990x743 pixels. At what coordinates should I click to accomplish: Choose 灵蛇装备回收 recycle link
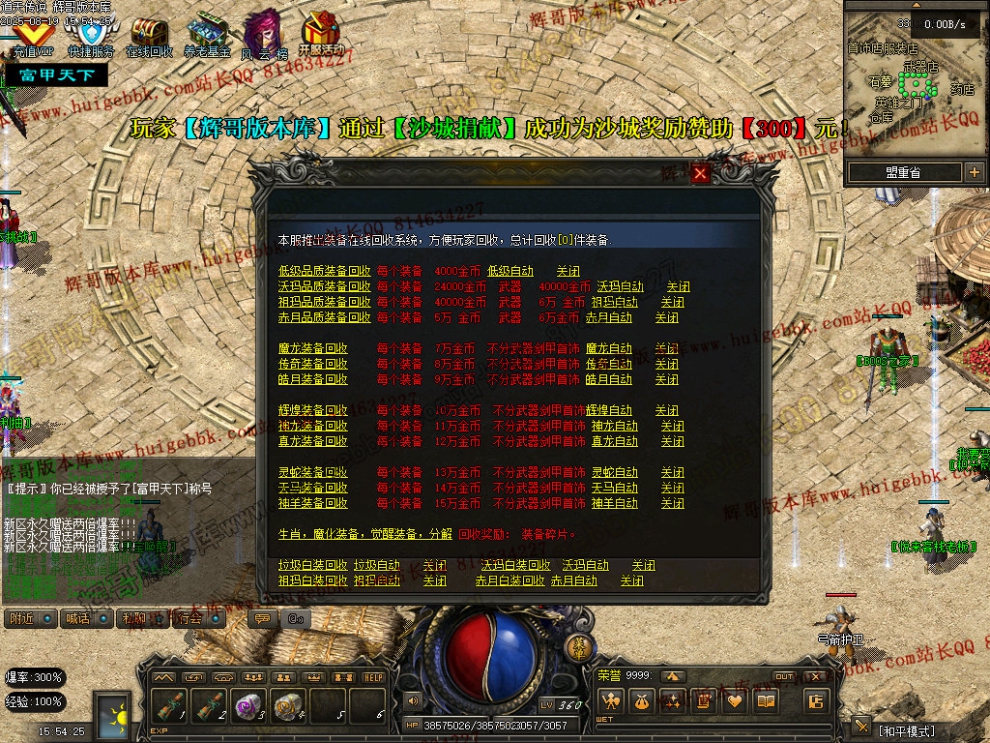click(313, 473)
